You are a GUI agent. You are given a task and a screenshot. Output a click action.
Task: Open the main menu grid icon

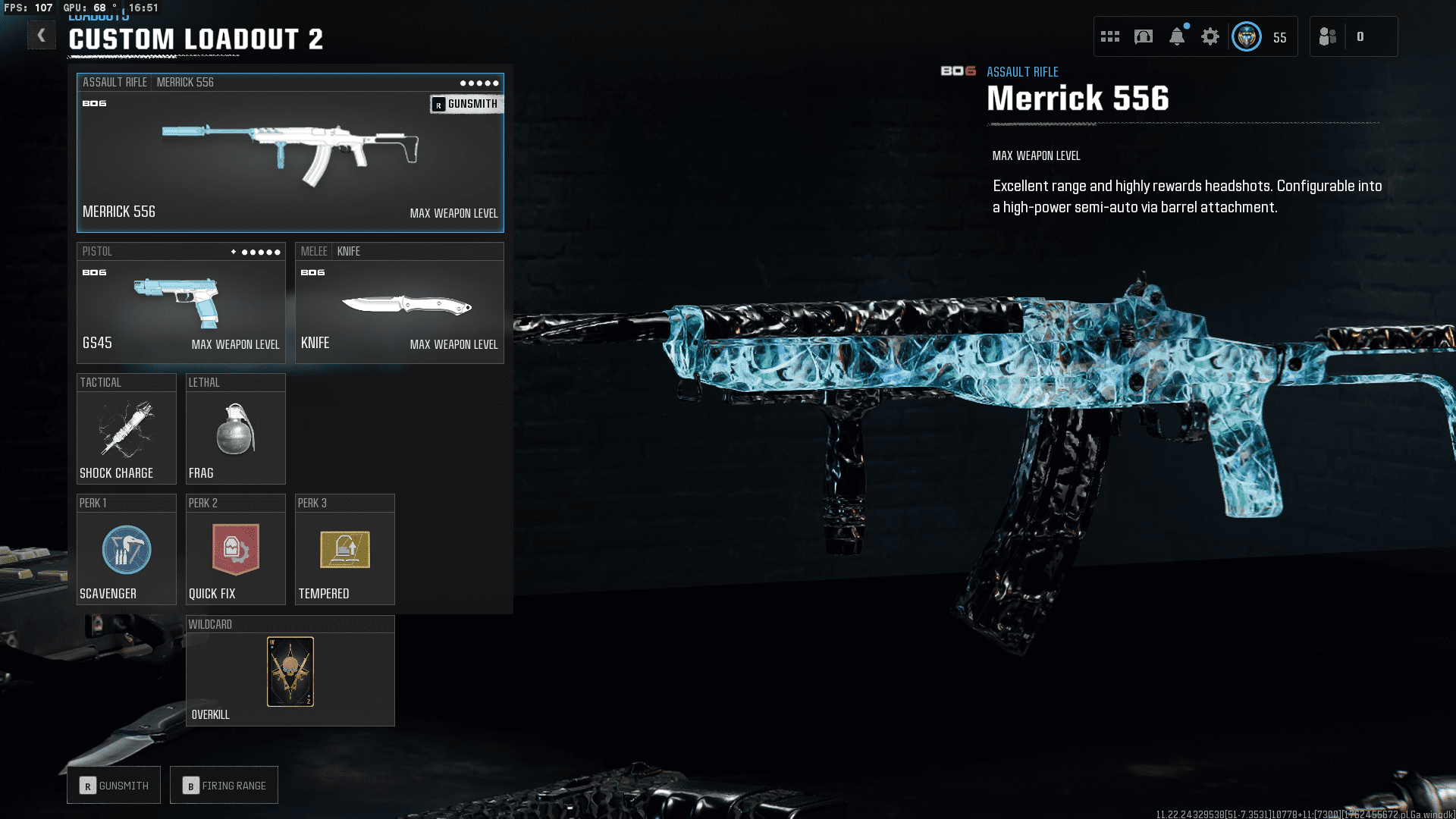pyautogui.click(x=1109, y=36)
